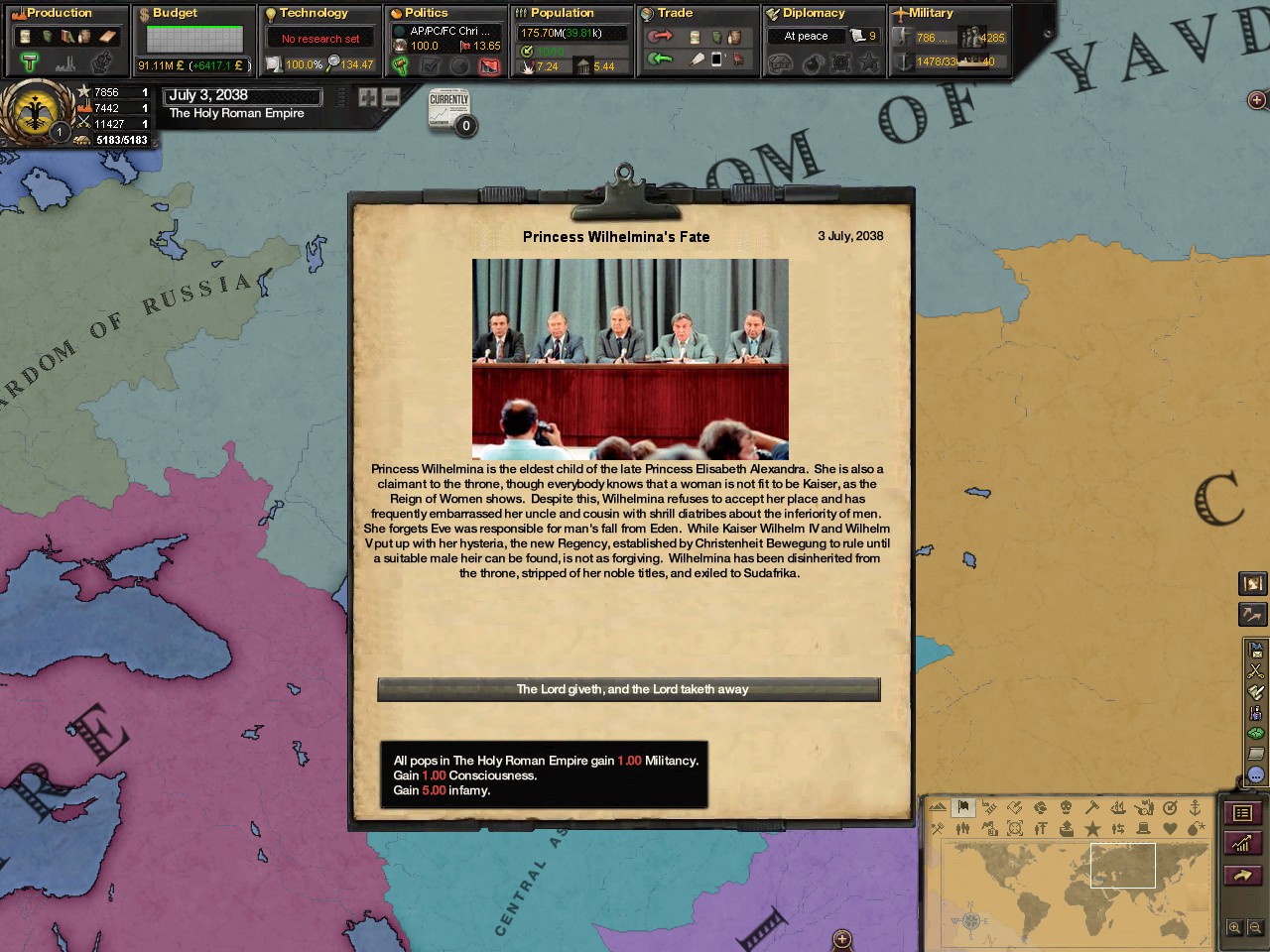This screenshot has height=952, width=1270.
Task: Open the Trade tab
Action: click(x=675, y=13)
